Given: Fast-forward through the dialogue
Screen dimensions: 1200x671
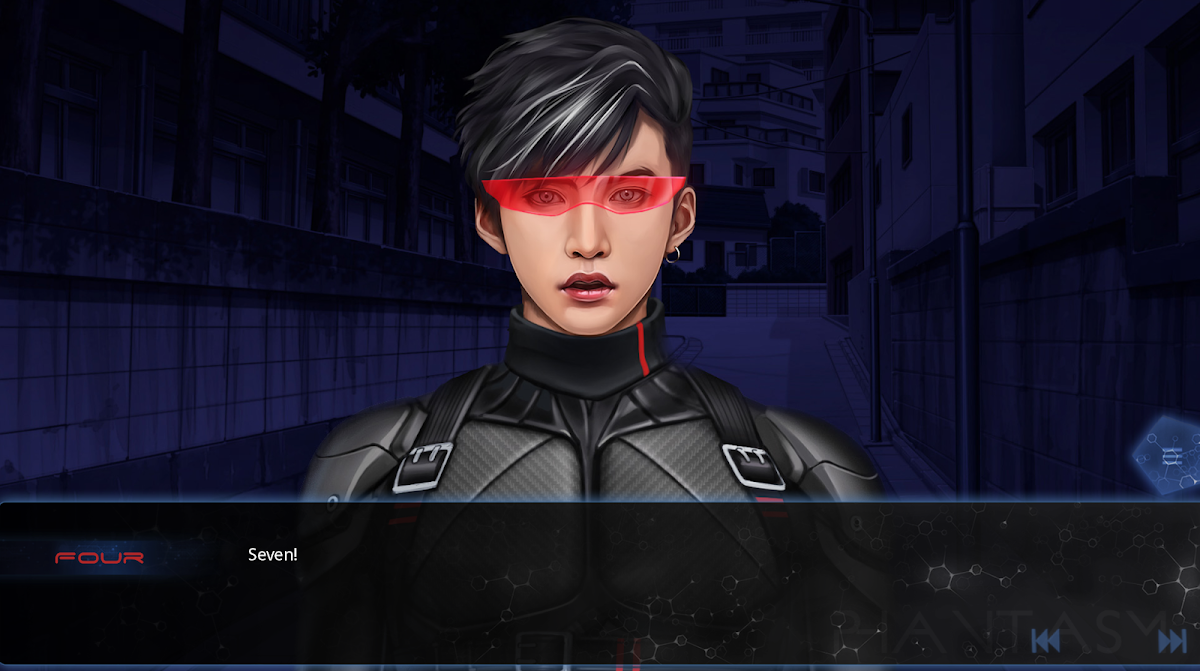Looking at the screenshot, I should pyautogui.click(x=1171, y=641).
